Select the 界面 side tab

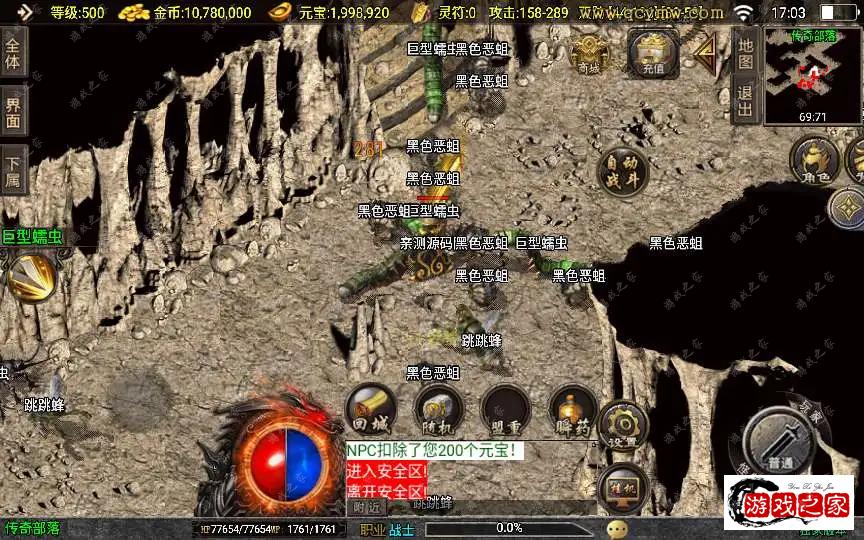[13, 110]
